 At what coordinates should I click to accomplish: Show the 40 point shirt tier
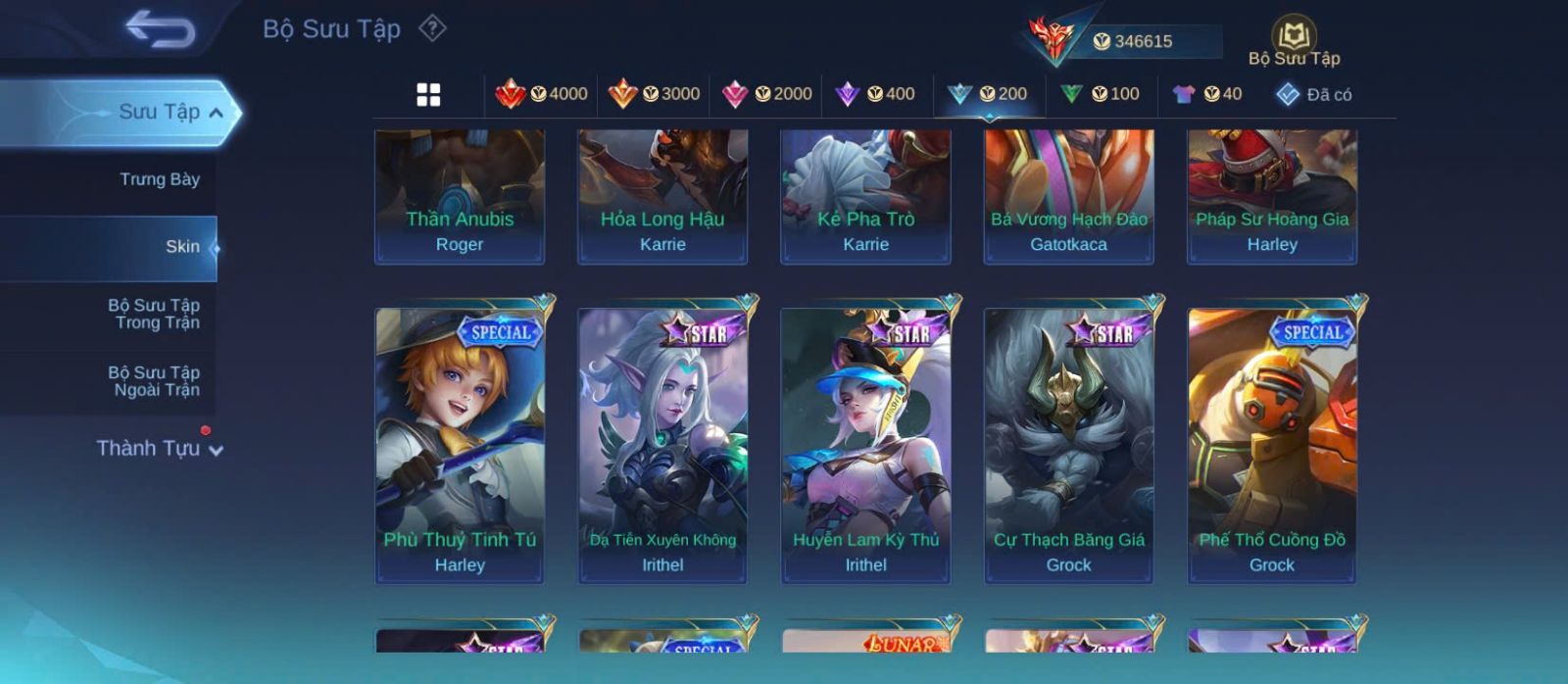(1207, 94)
